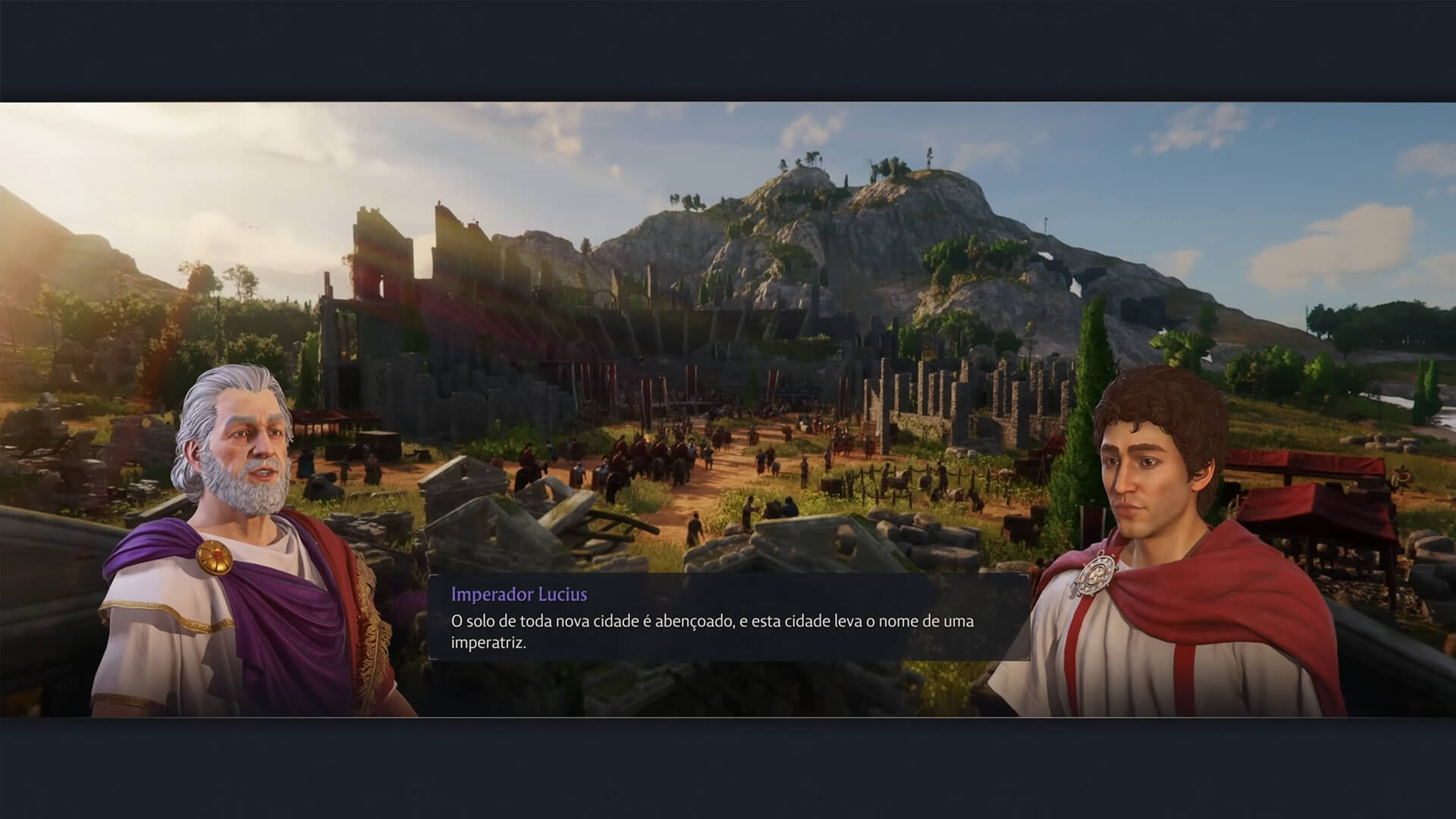The image size is (1456, 819).
Task: Click the golden brooch on Lucius' purple toga
Action: tap(215, 559)
